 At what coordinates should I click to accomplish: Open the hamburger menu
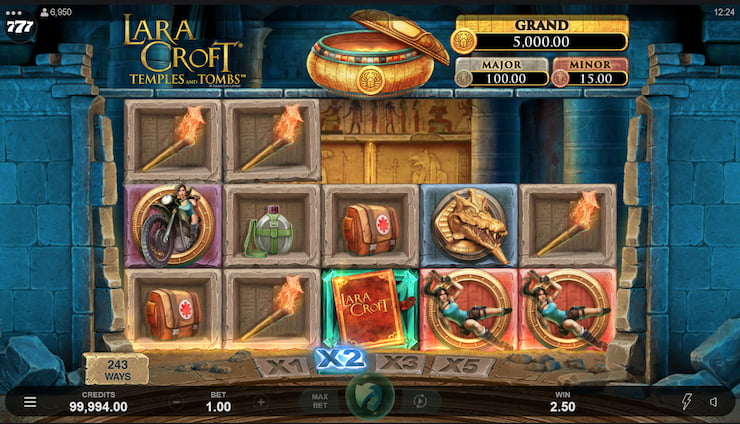point(30,402)
